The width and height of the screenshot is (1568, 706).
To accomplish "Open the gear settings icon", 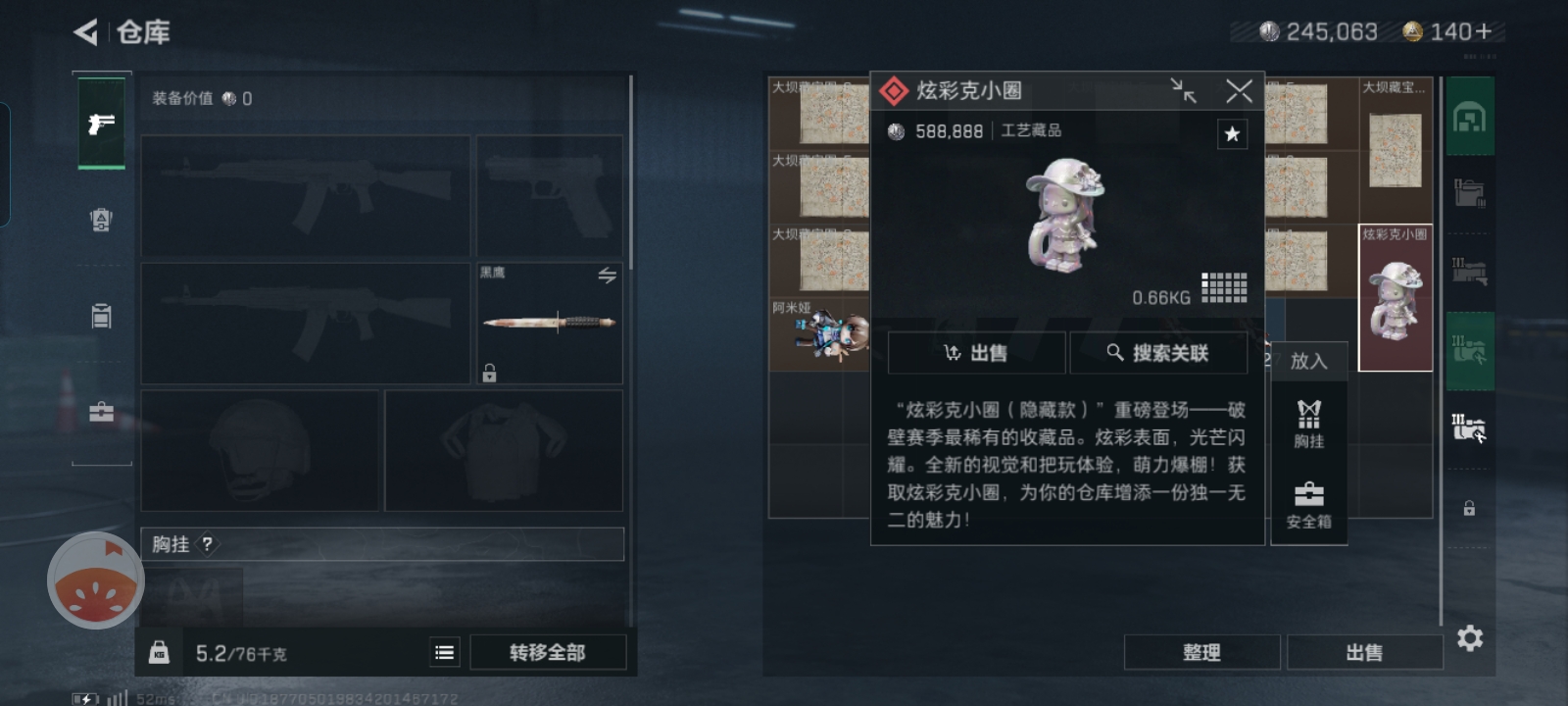I will pyautogui.click(x=1470, y=638).
